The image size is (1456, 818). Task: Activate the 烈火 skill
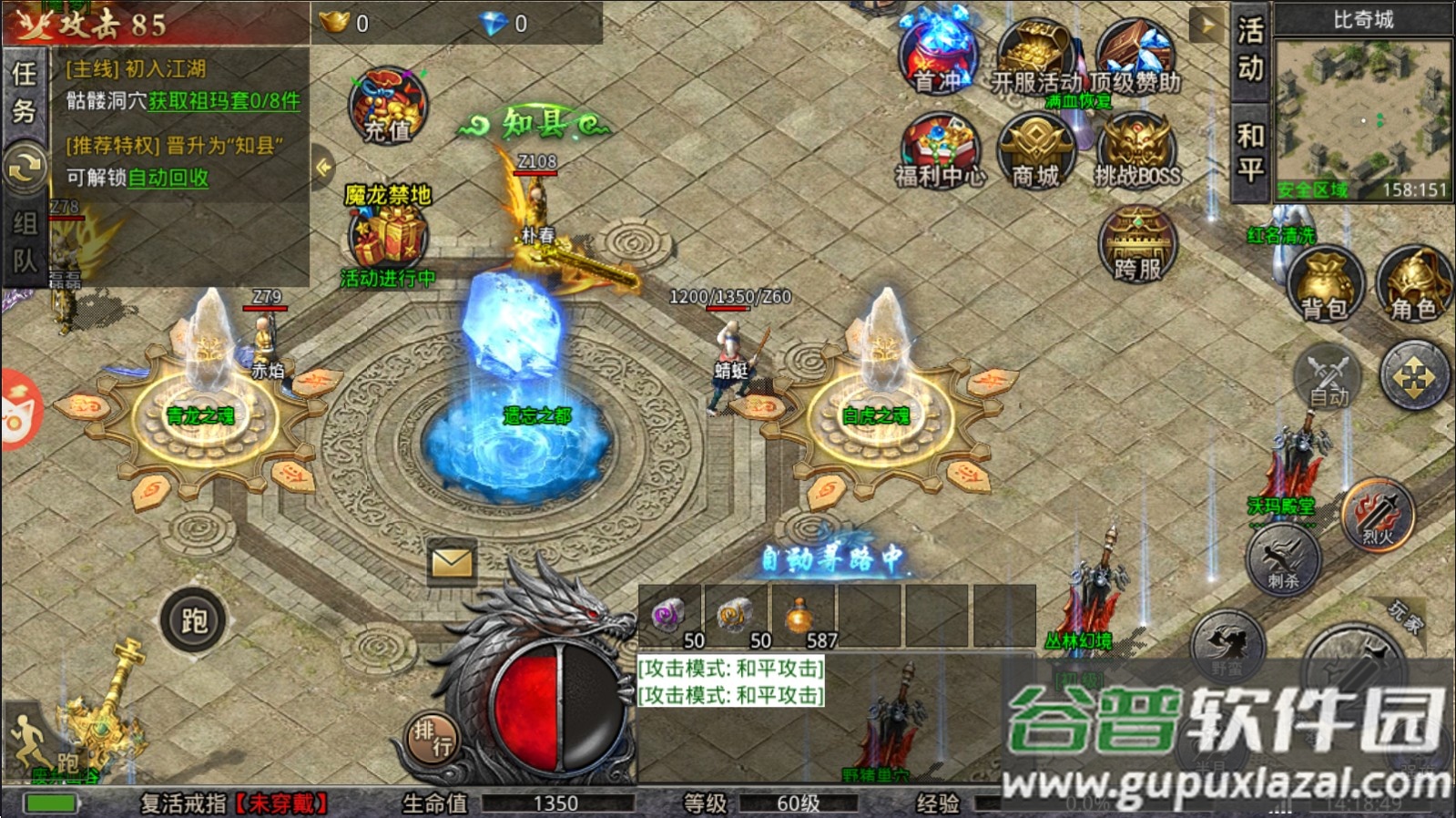1378,515
